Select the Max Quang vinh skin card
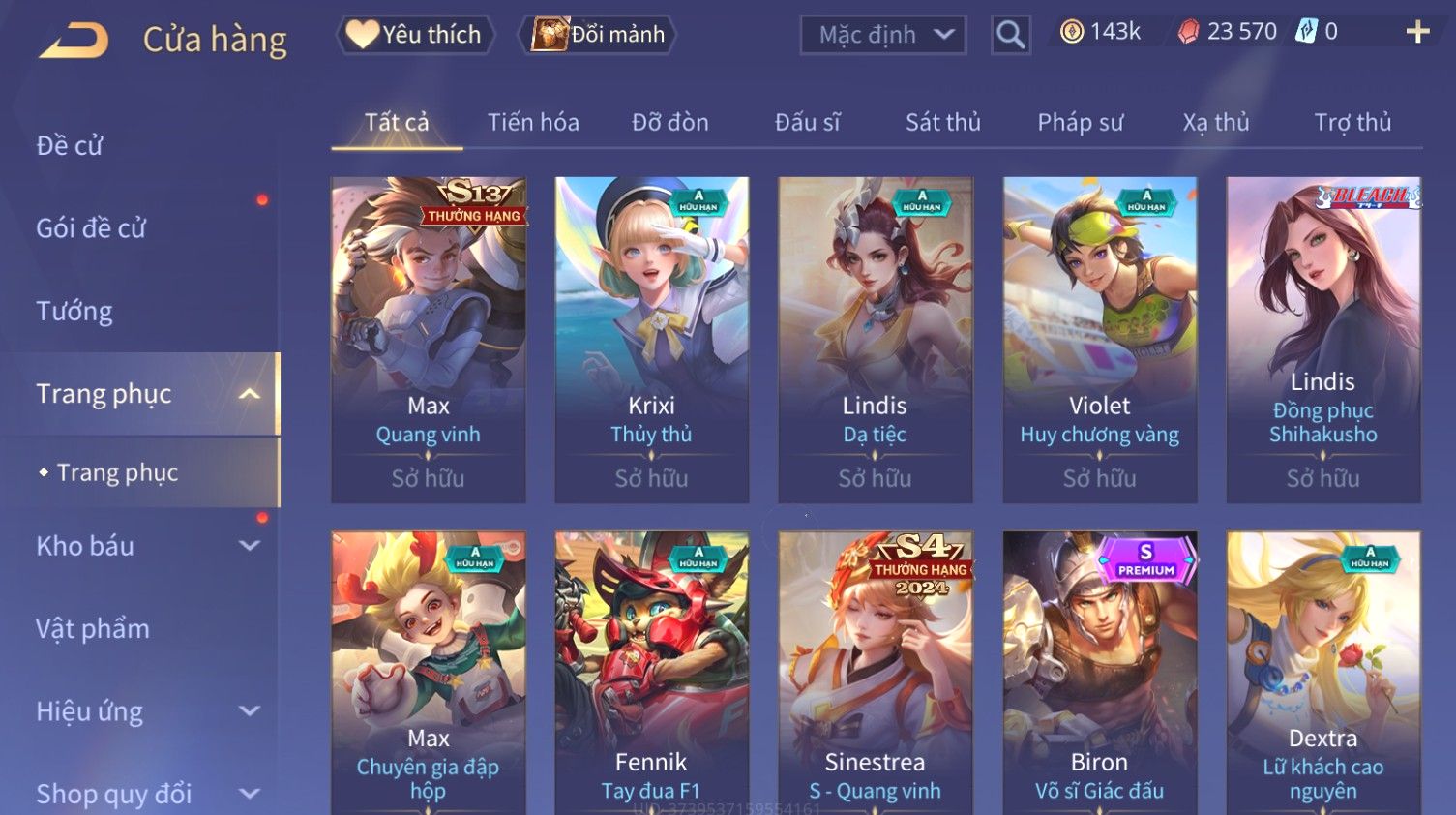The image size is (1456, 815). pos(429,339)
